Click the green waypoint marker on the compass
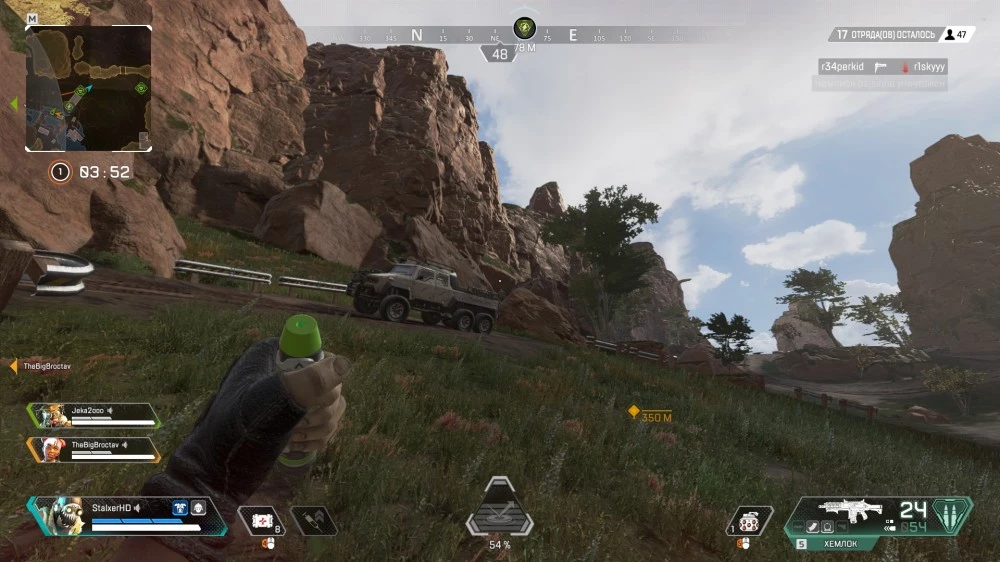The width and height of the screenshot is (1000, 562). click(x=524, y=27)
